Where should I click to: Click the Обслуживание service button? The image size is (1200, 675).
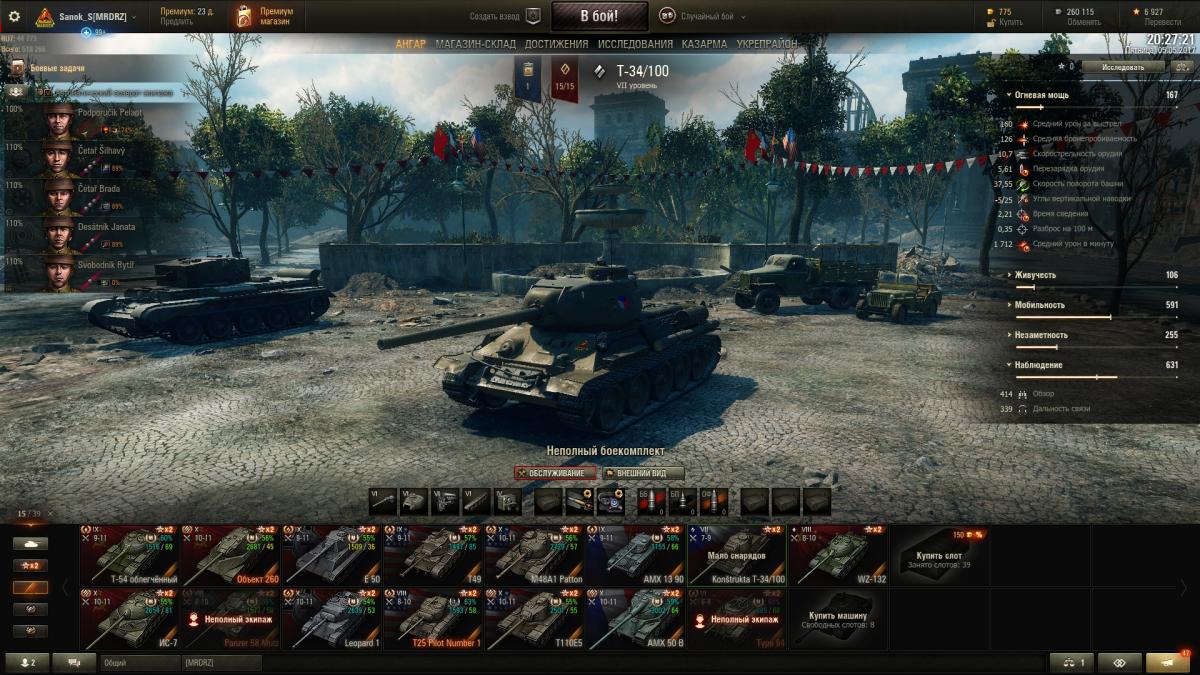[556, 473]
